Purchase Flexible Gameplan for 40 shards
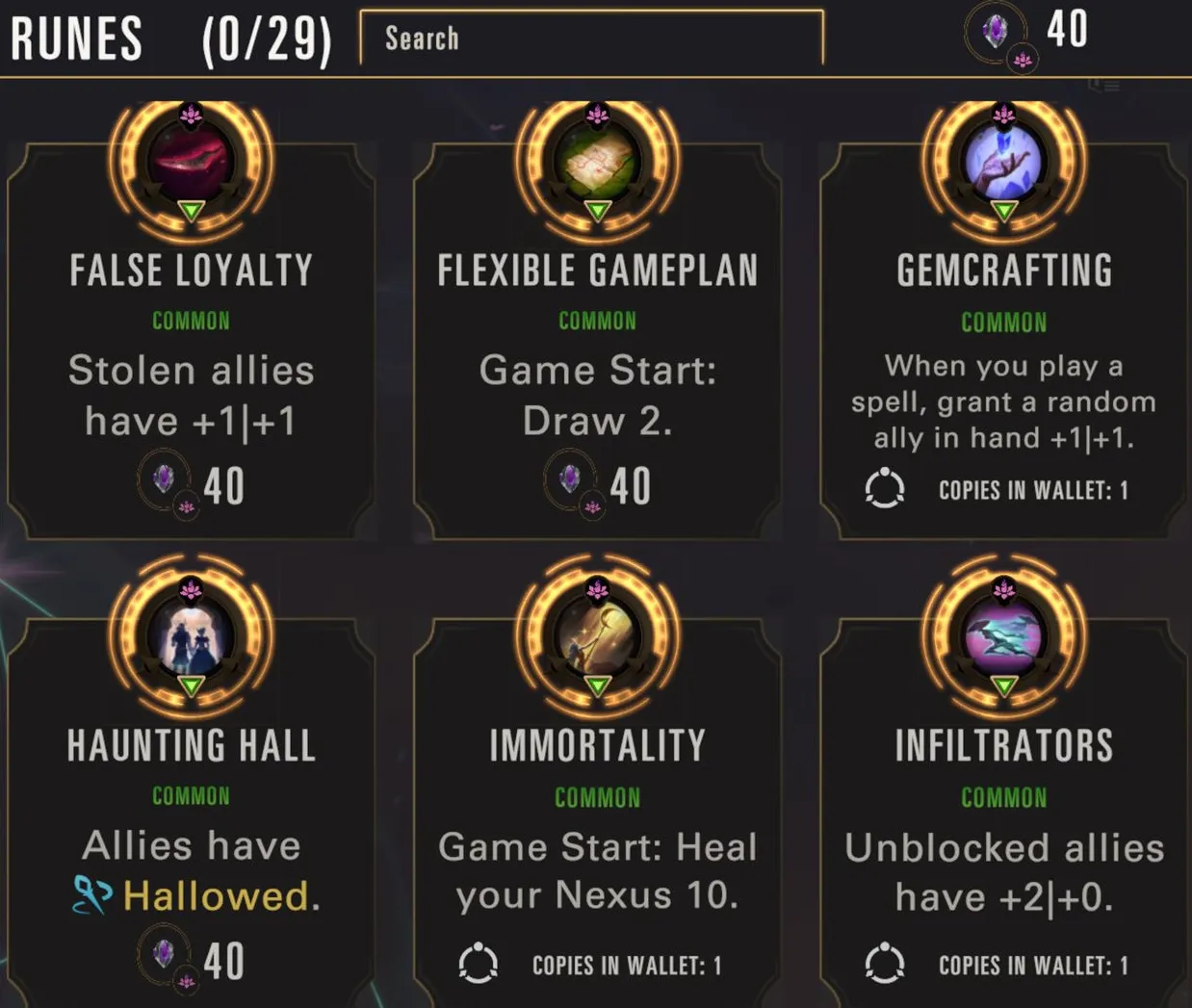The image size is (1192, 1008). [599, 485]
